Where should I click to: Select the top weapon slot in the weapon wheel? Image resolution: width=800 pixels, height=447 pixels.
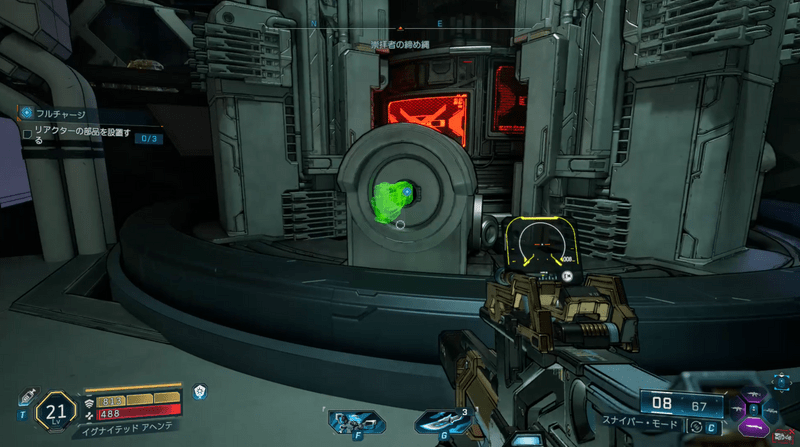coord(753,395)
